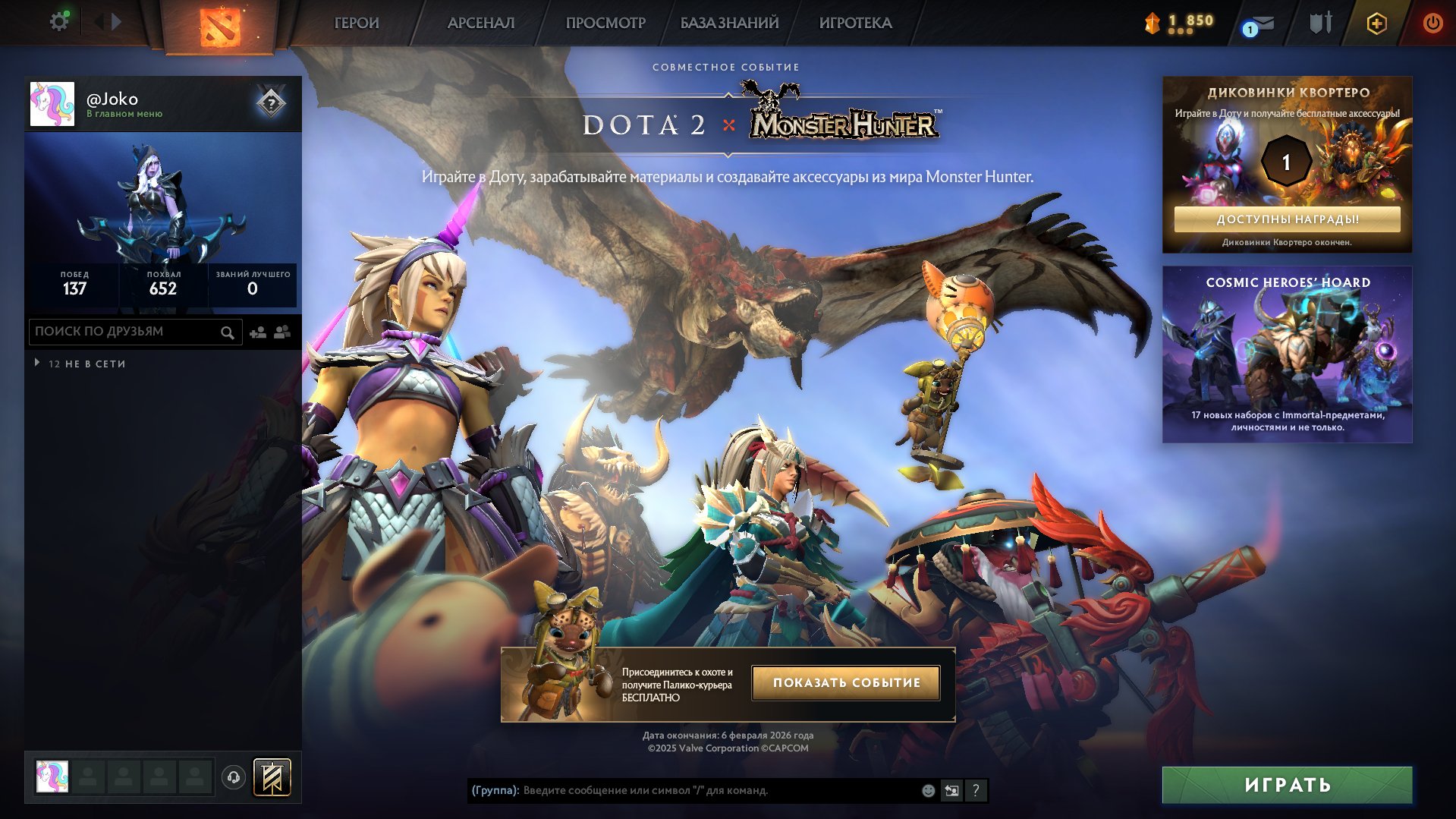Open friend groups icon beside add friend
This screenshot has height=819, width=1456.
tap(281, 332)
